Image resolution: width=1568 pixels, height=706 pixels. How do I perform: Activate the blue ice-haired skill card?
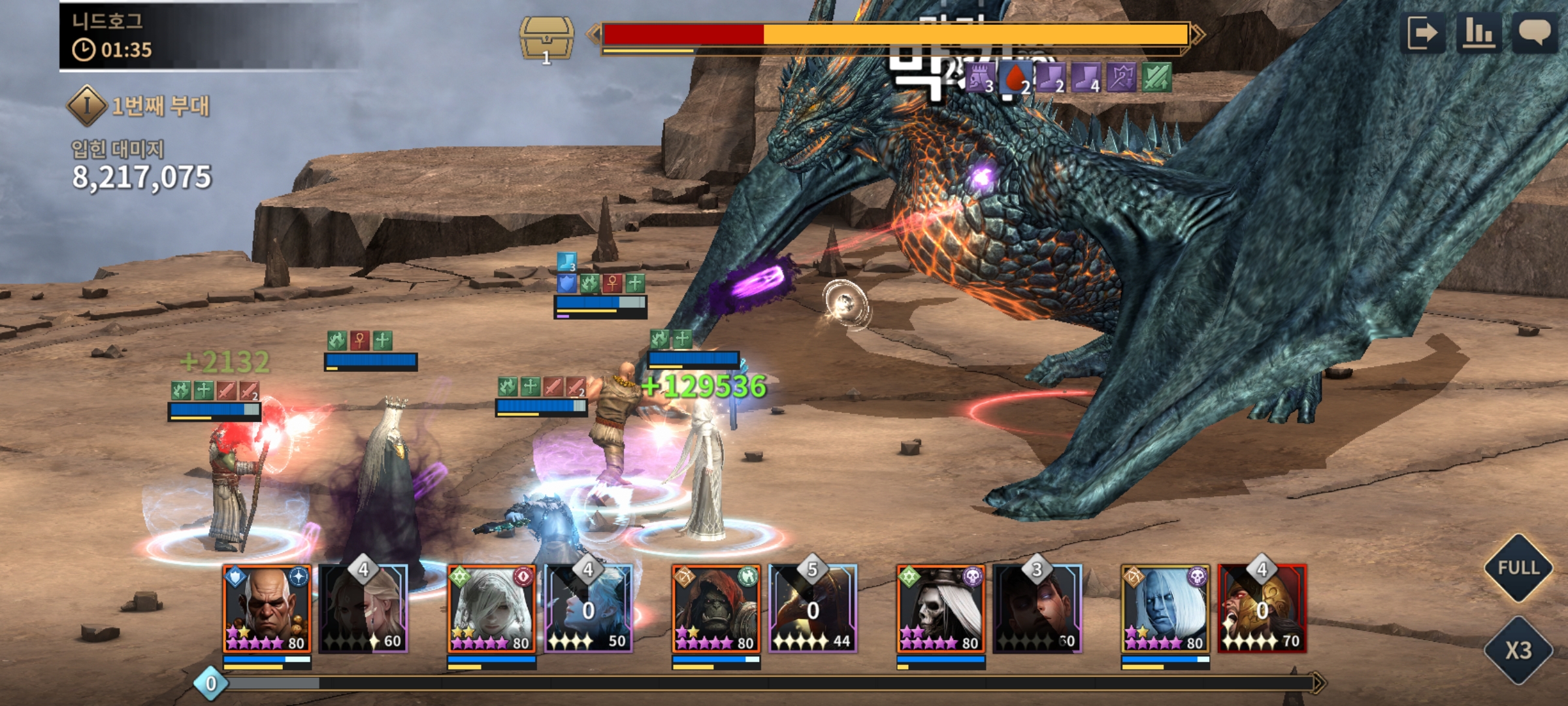pos(589,609)
